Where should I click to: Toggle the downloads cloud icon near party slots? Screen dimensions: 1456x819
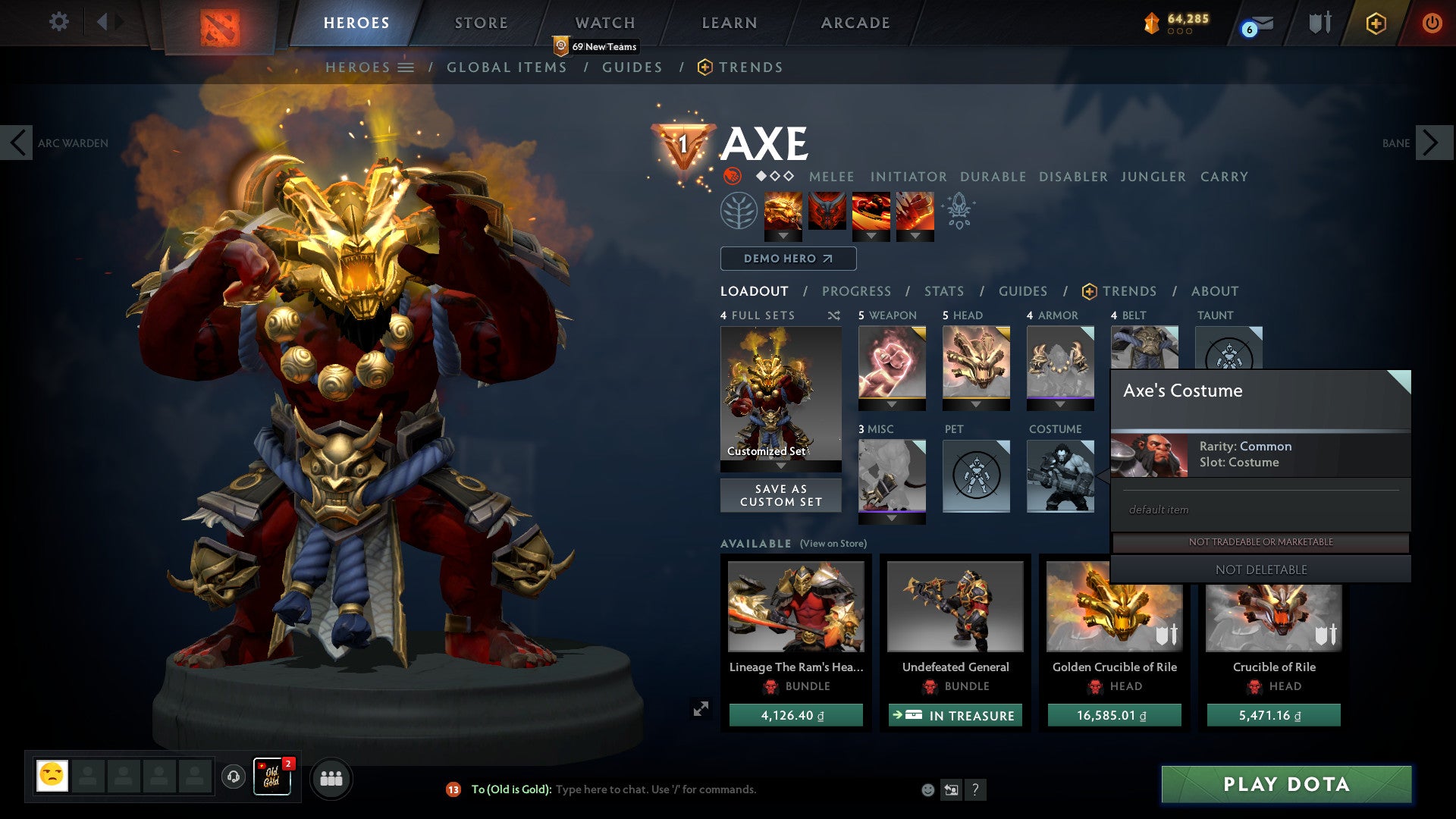click(232, 778)
